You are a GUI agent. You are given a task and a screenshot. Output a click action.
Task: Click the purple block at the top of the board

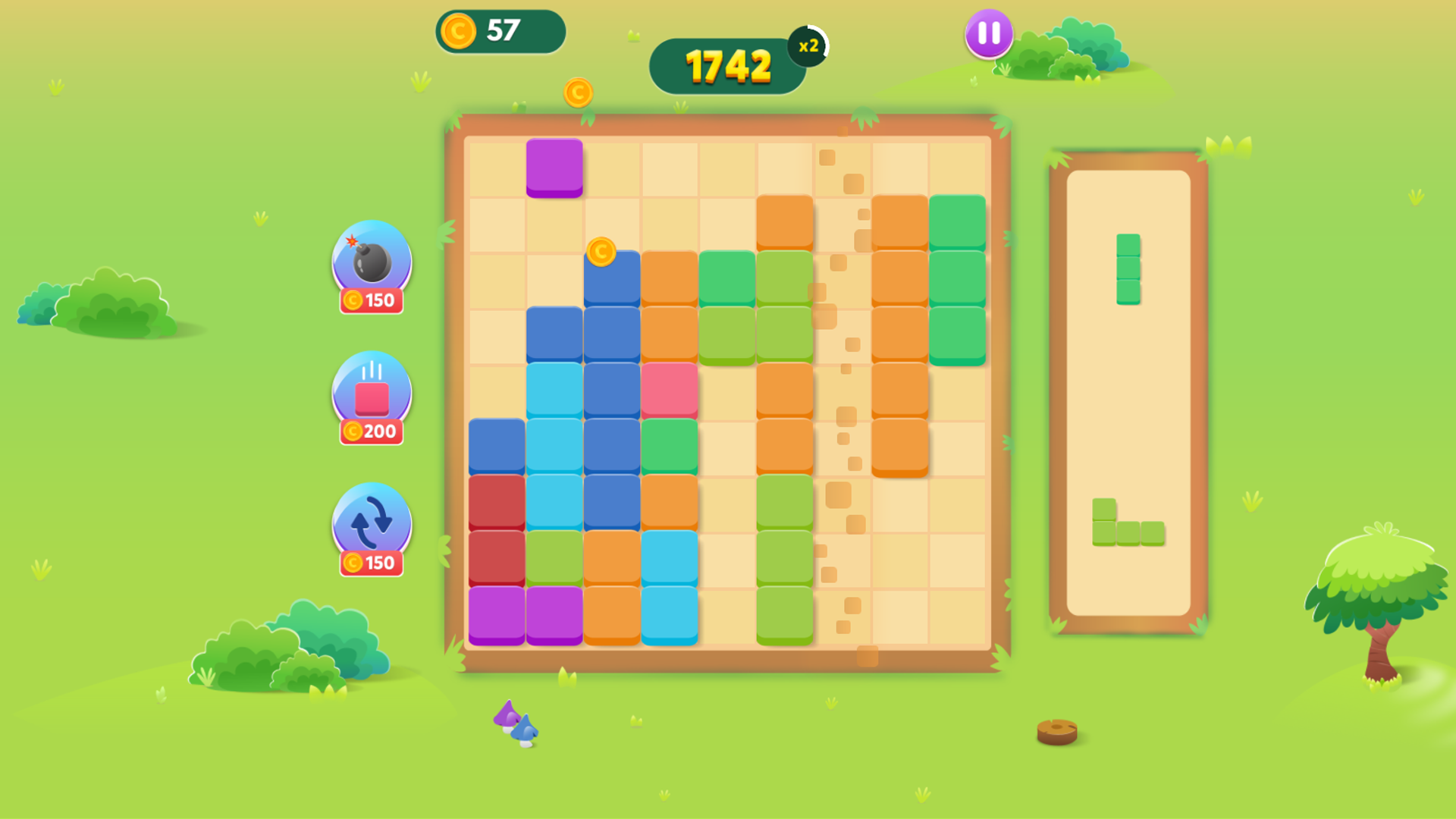coord(554,167)
